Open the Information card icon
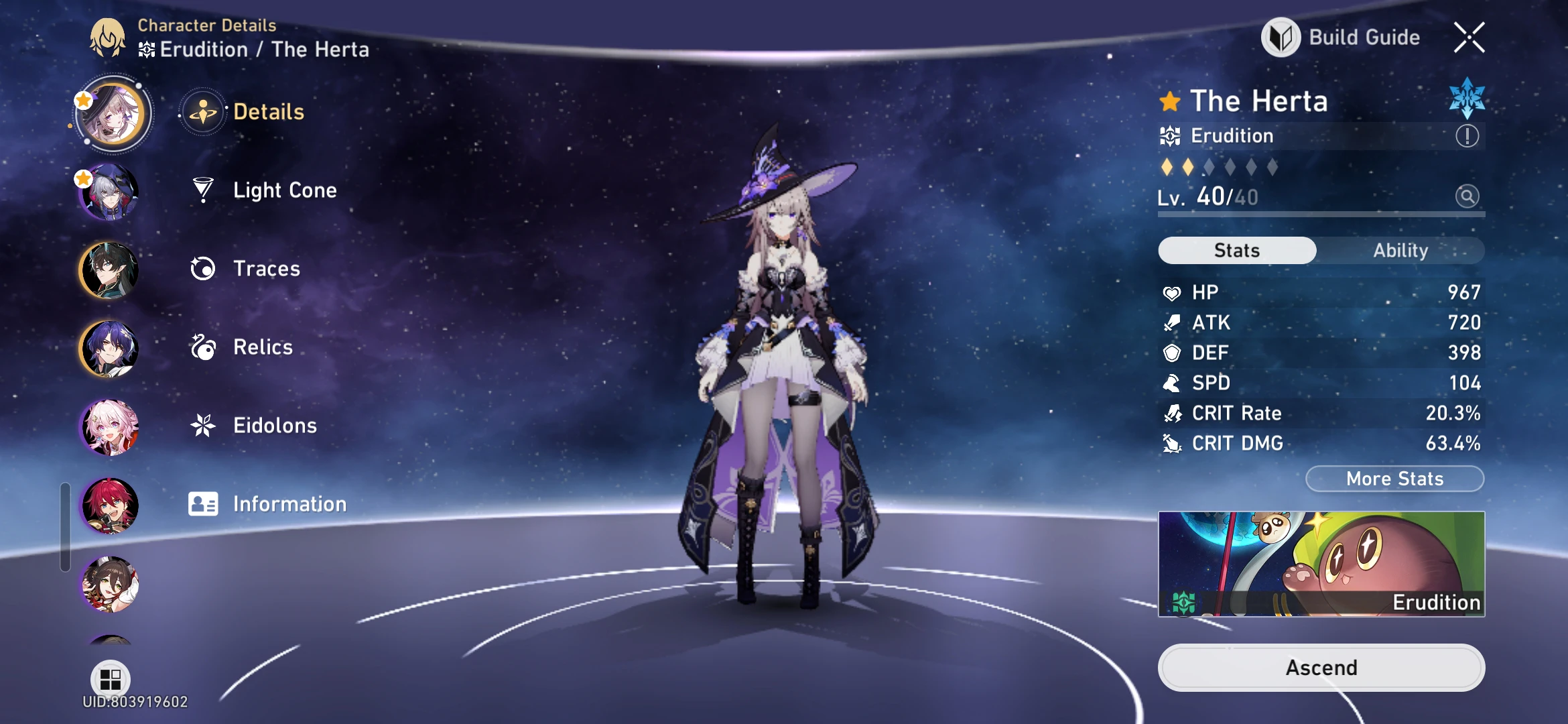 tap(202, 503)
